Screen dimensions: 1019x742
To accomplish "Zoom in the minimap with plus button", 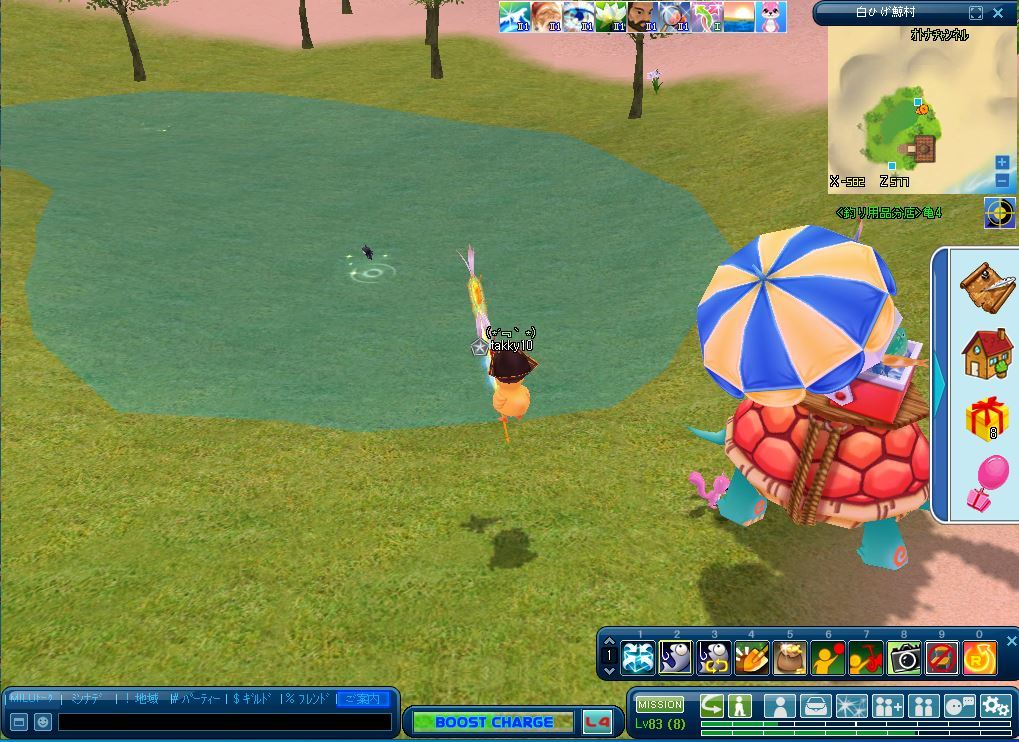I will point(1002,163).
